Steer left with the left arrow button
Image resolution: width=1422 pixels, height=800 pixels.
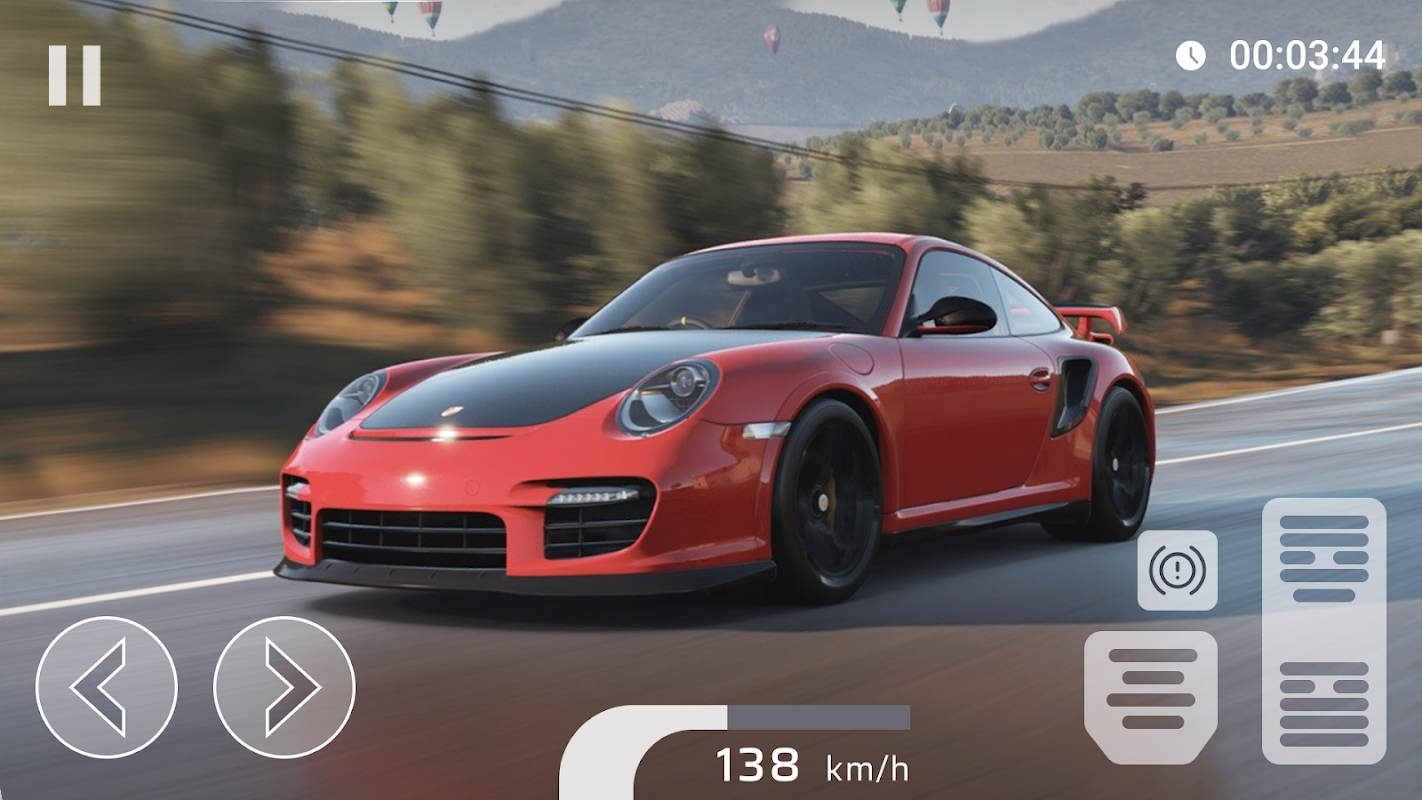click(x=106, y=687)
